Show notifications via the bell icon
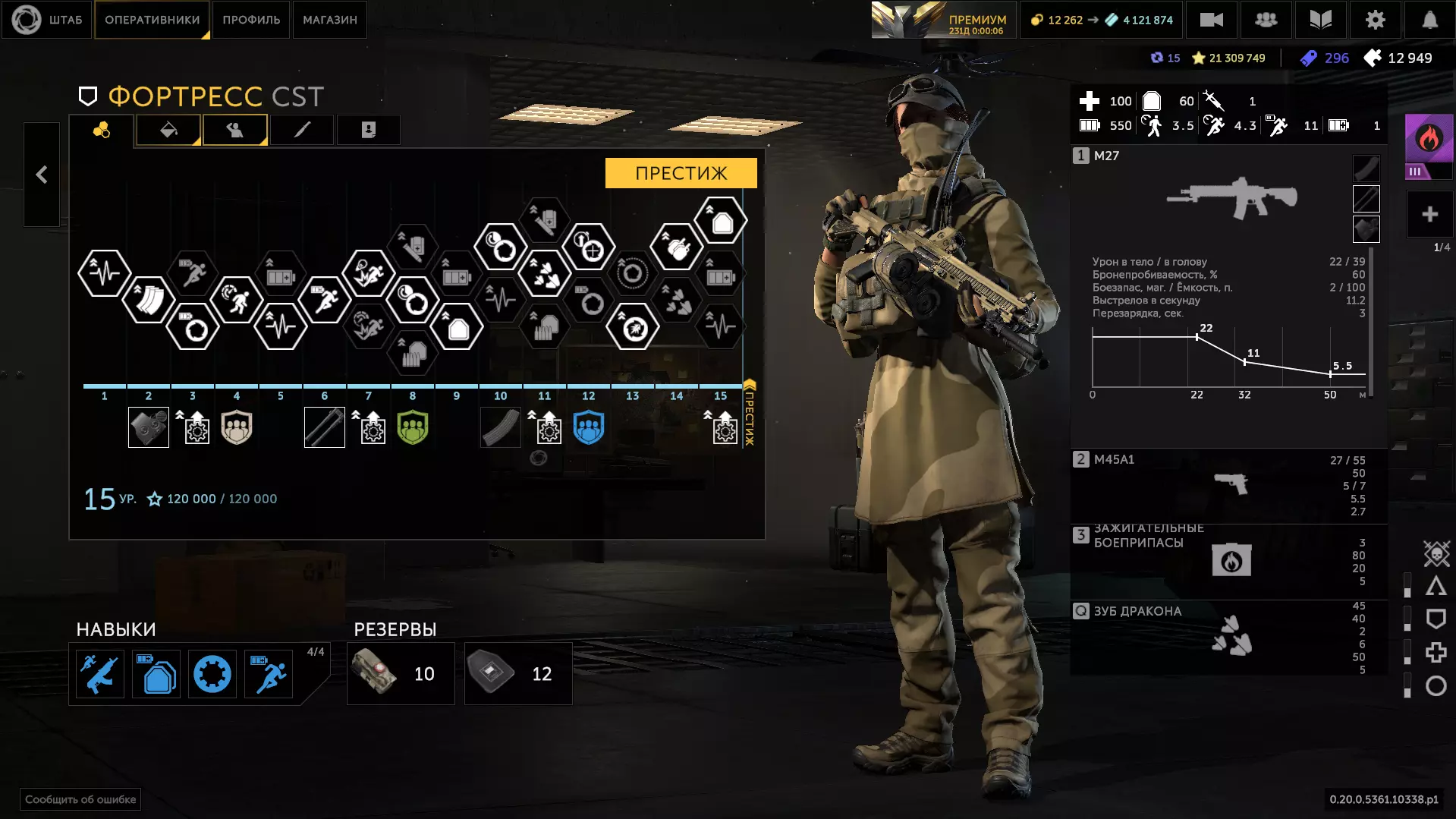Viewport: 1456px width, 819px height. (1429, 20)
